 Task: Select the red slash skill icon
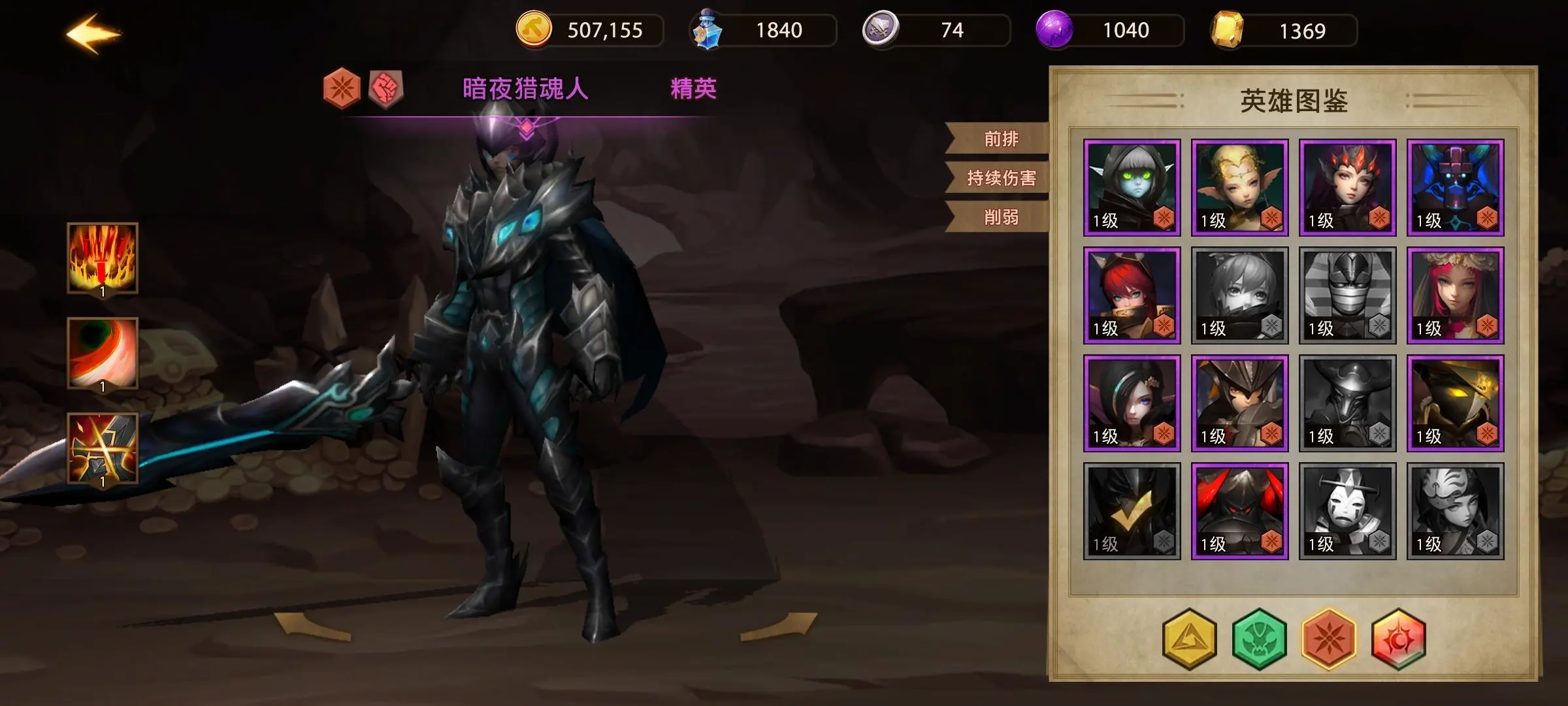pos(103,353)
